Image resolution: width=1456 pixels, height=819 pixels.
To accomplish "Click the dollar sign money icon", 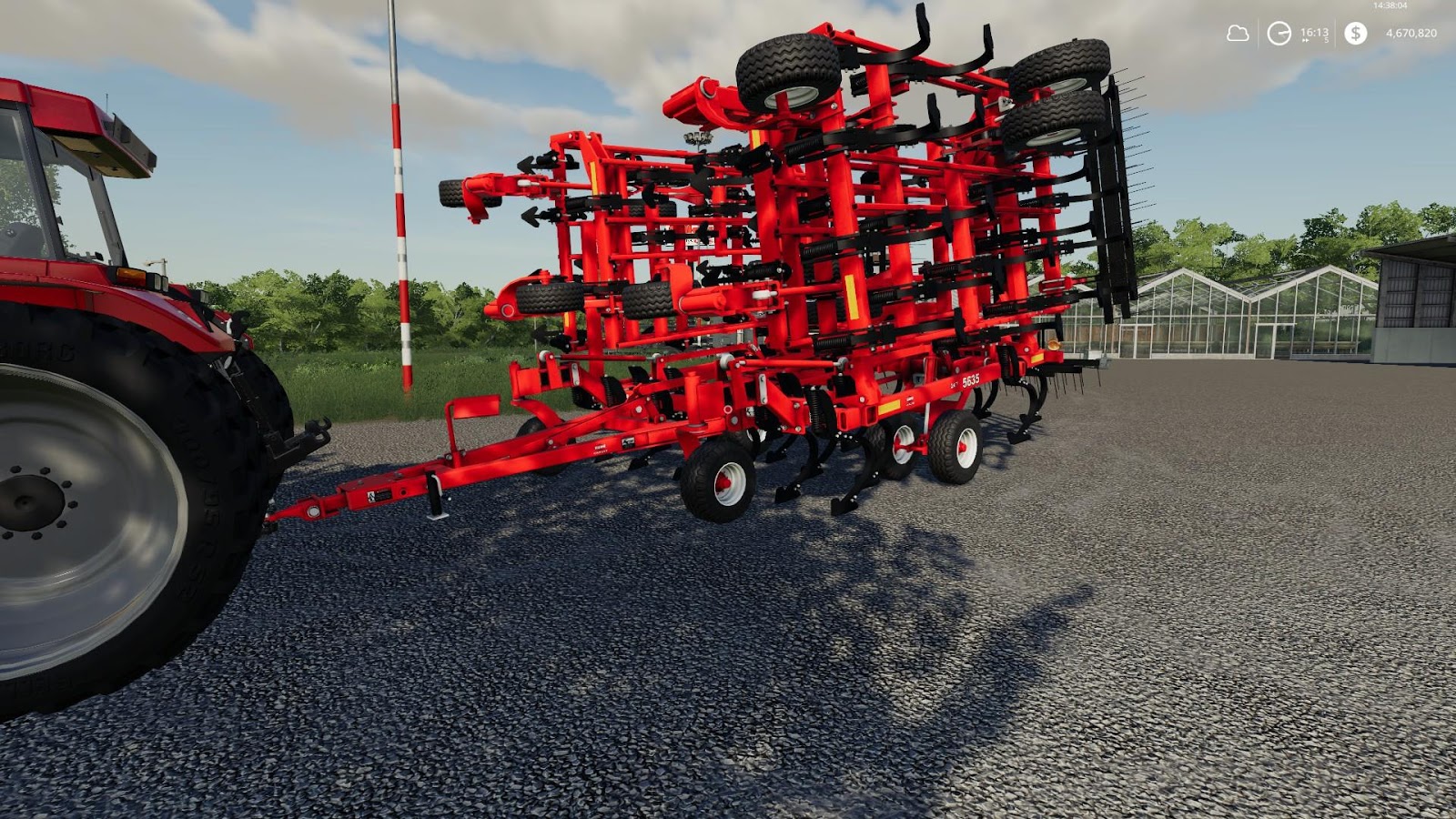I will 1356,34.
